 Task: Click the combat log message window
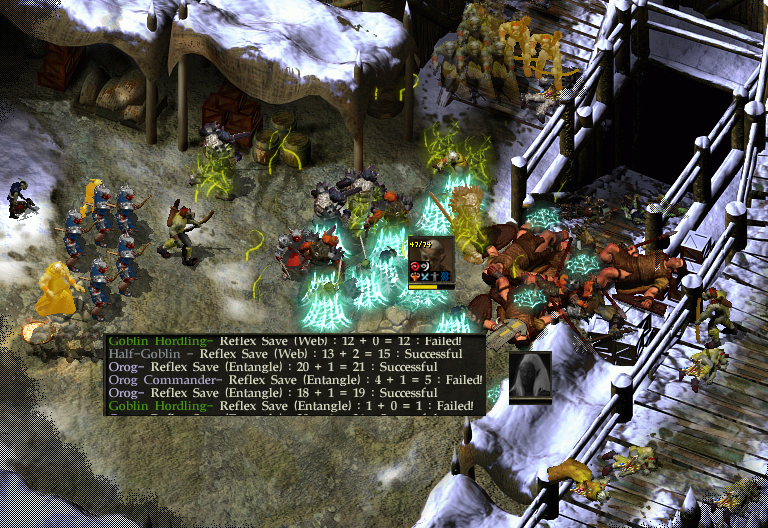coord(296,375)
